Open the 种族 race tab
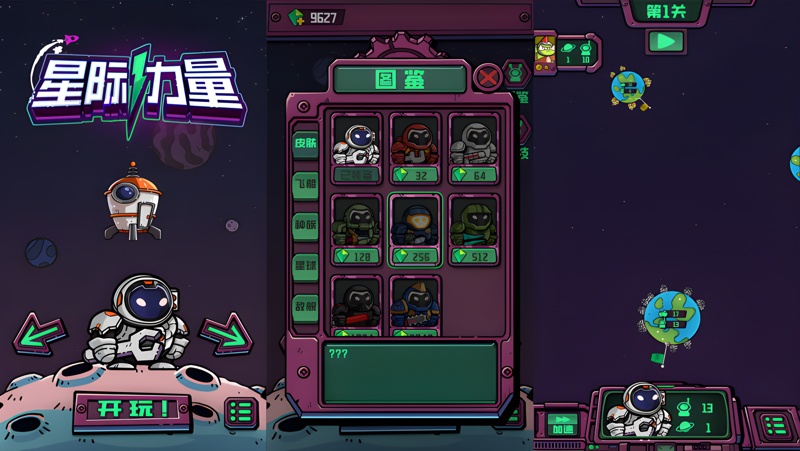The image size is (800, 451). tap(305, 225)
